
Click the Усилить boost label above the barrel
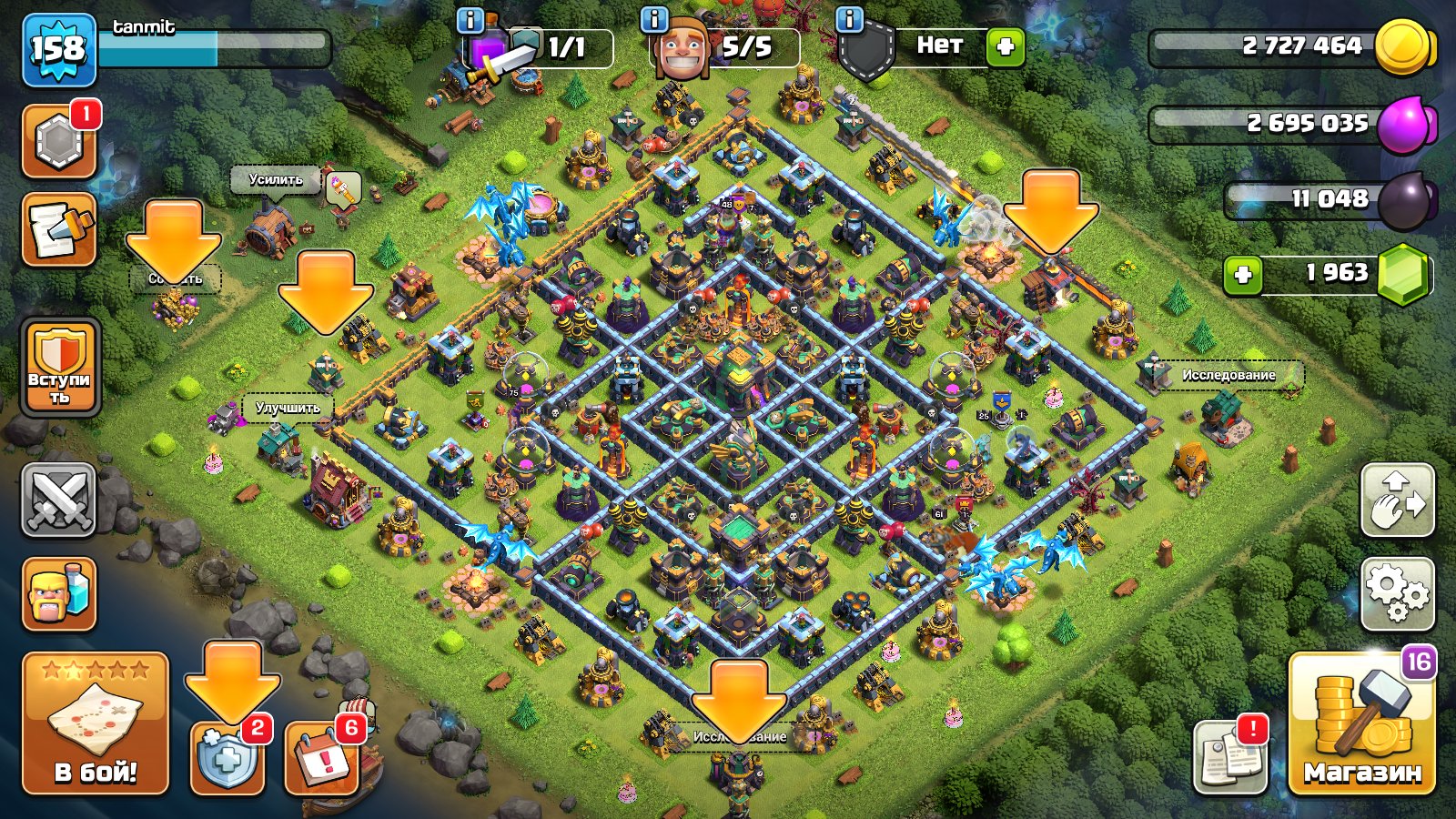click(x=275, y=181)
